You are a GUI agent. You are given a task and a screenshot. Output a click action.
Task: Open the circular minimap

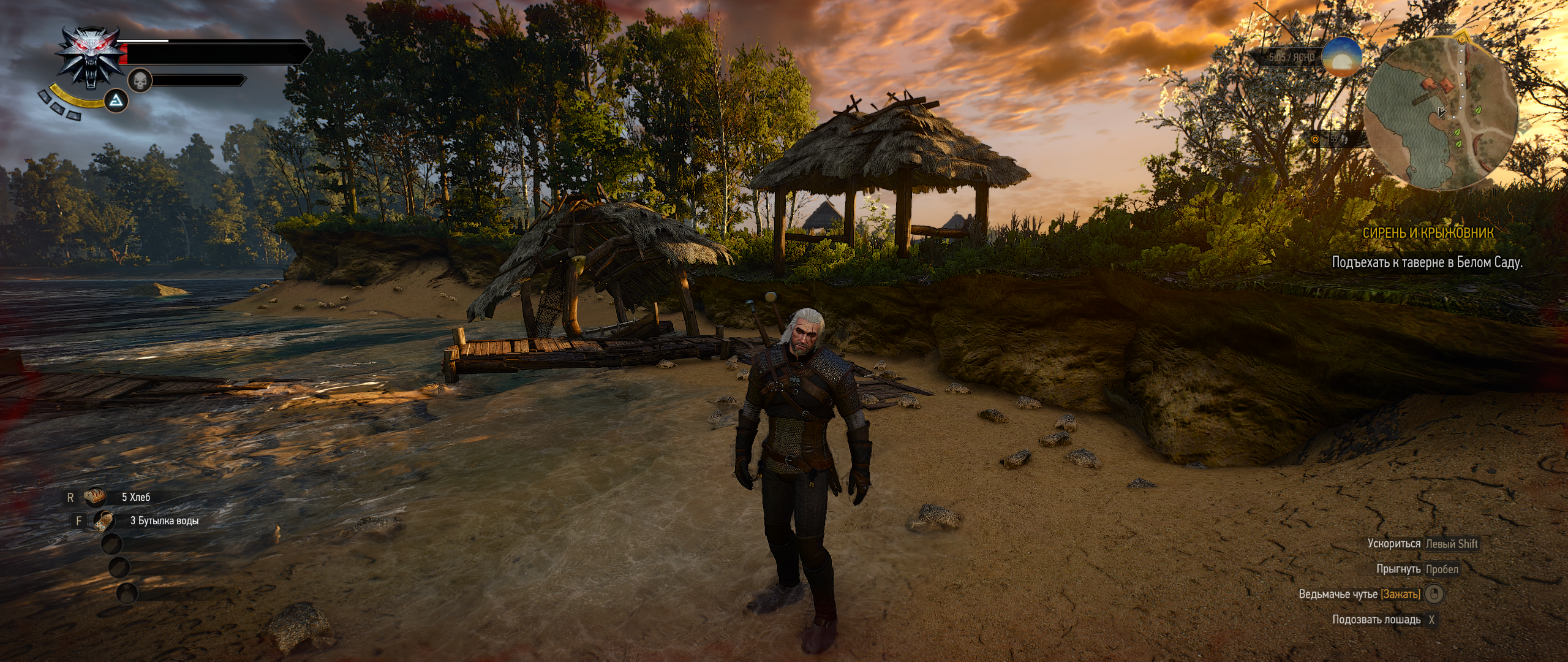point(1440,112)
